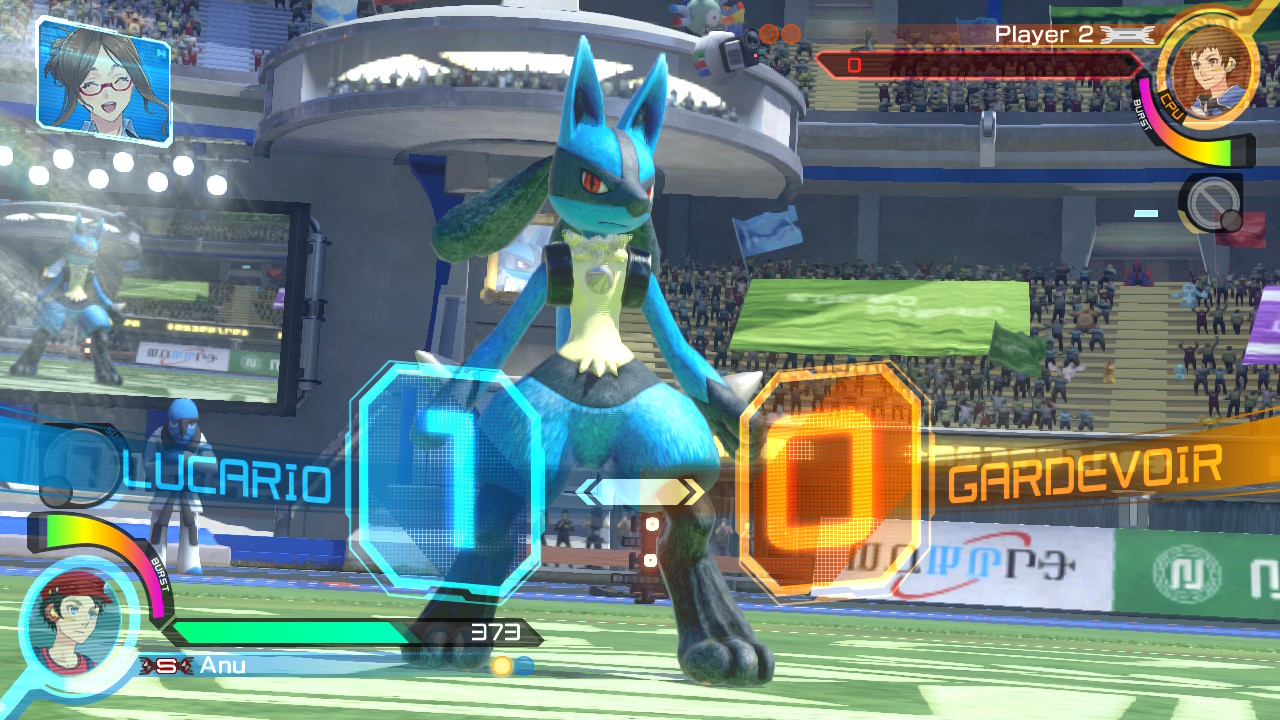Select the LUCARIO name banner
This screenshot has width=1280, height=720.
click(228, 483)
